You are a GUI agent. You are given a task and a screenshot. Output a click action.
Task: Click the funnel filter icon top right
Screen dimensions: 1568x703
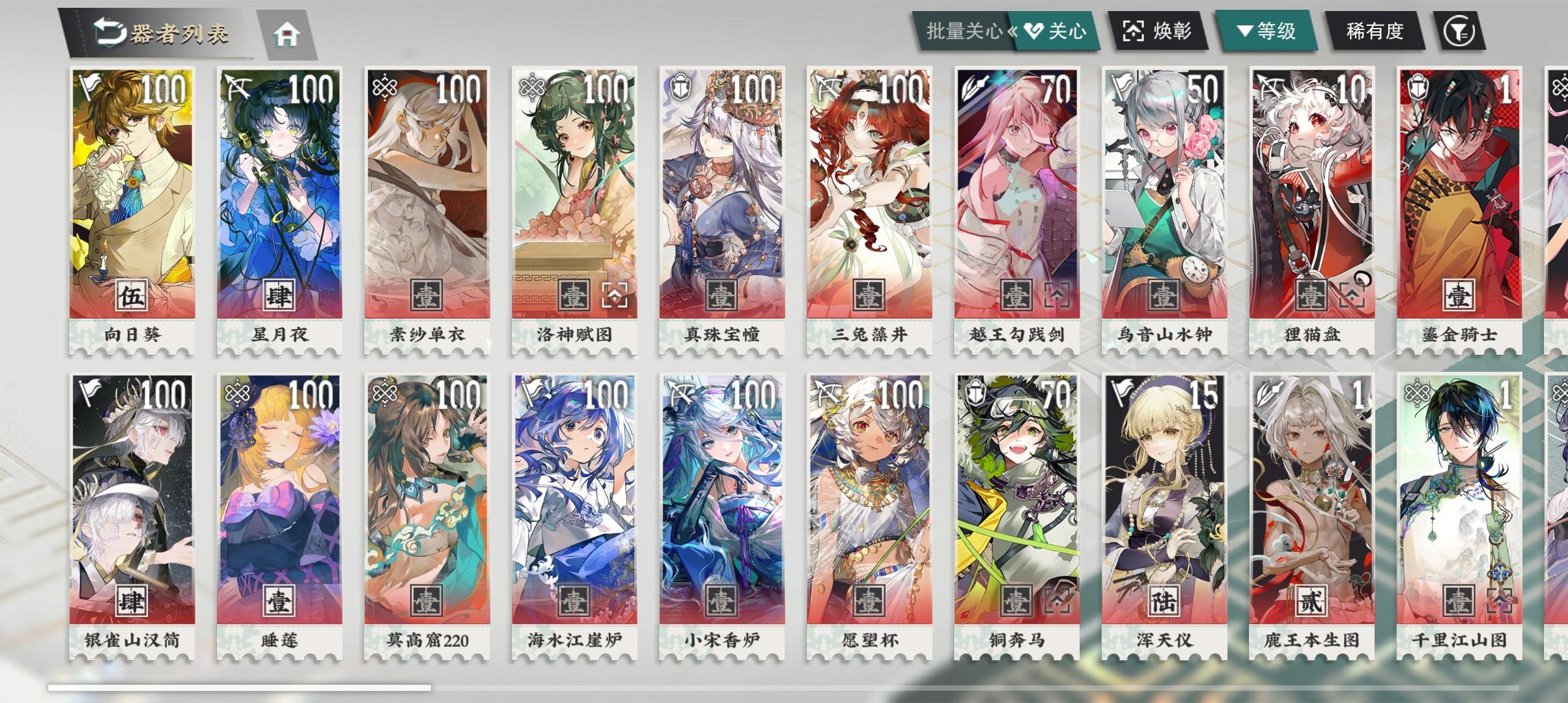pyautogui.click(x=1461, y=31)
